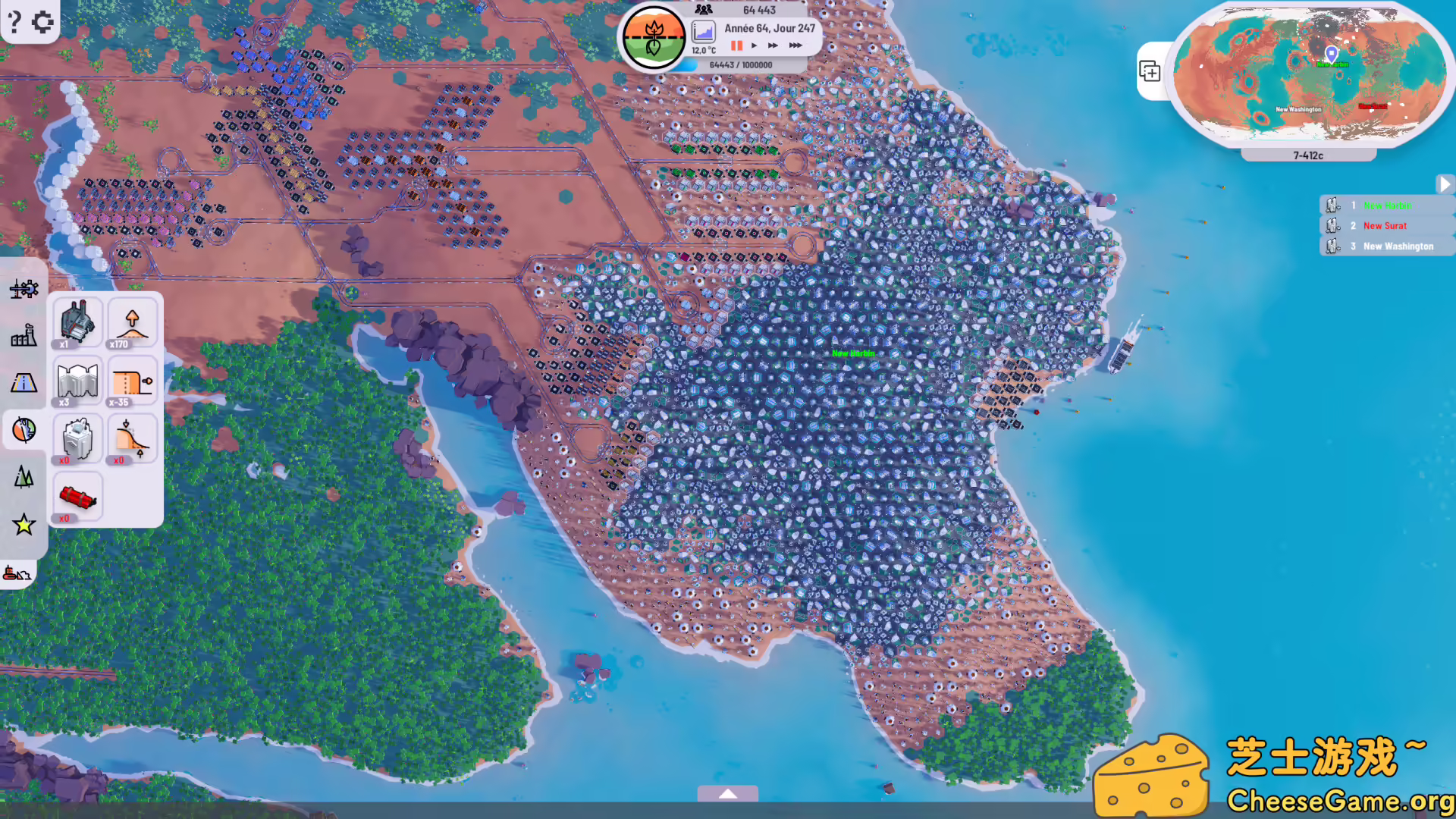Viewport: 1456px width, 819px height.
Task: Select the smooth slope tool
Action: click(132, 440)
